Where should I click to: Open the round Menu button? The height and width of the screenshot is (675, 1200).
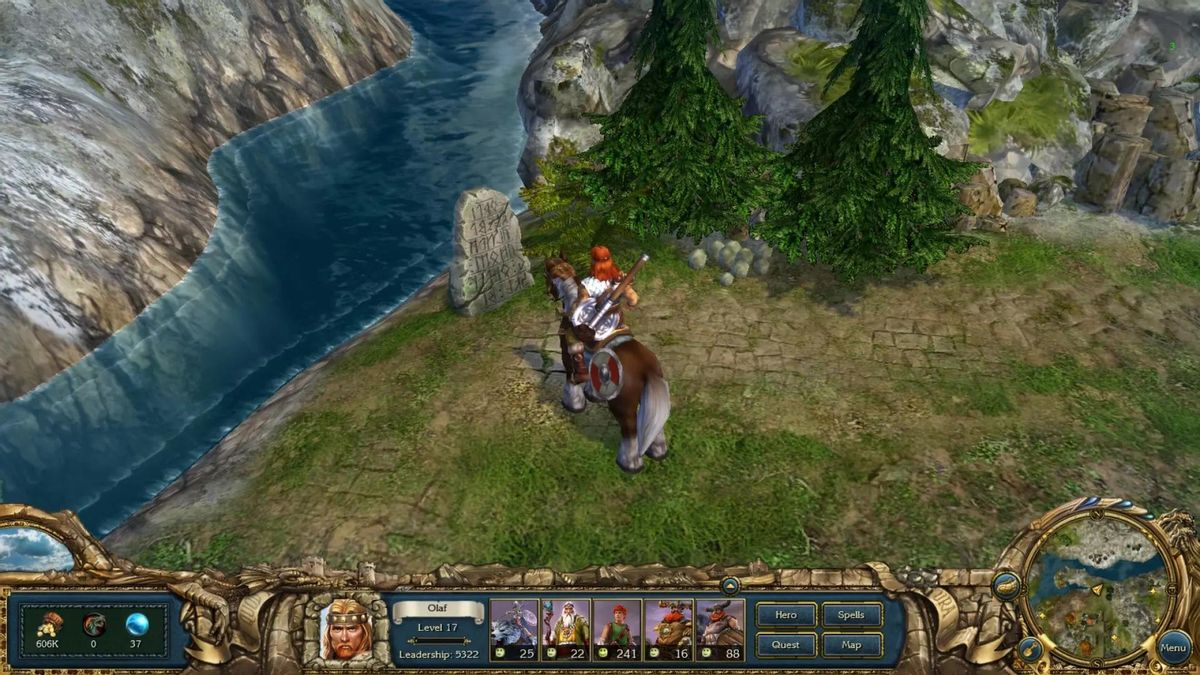click(1173, 648)
